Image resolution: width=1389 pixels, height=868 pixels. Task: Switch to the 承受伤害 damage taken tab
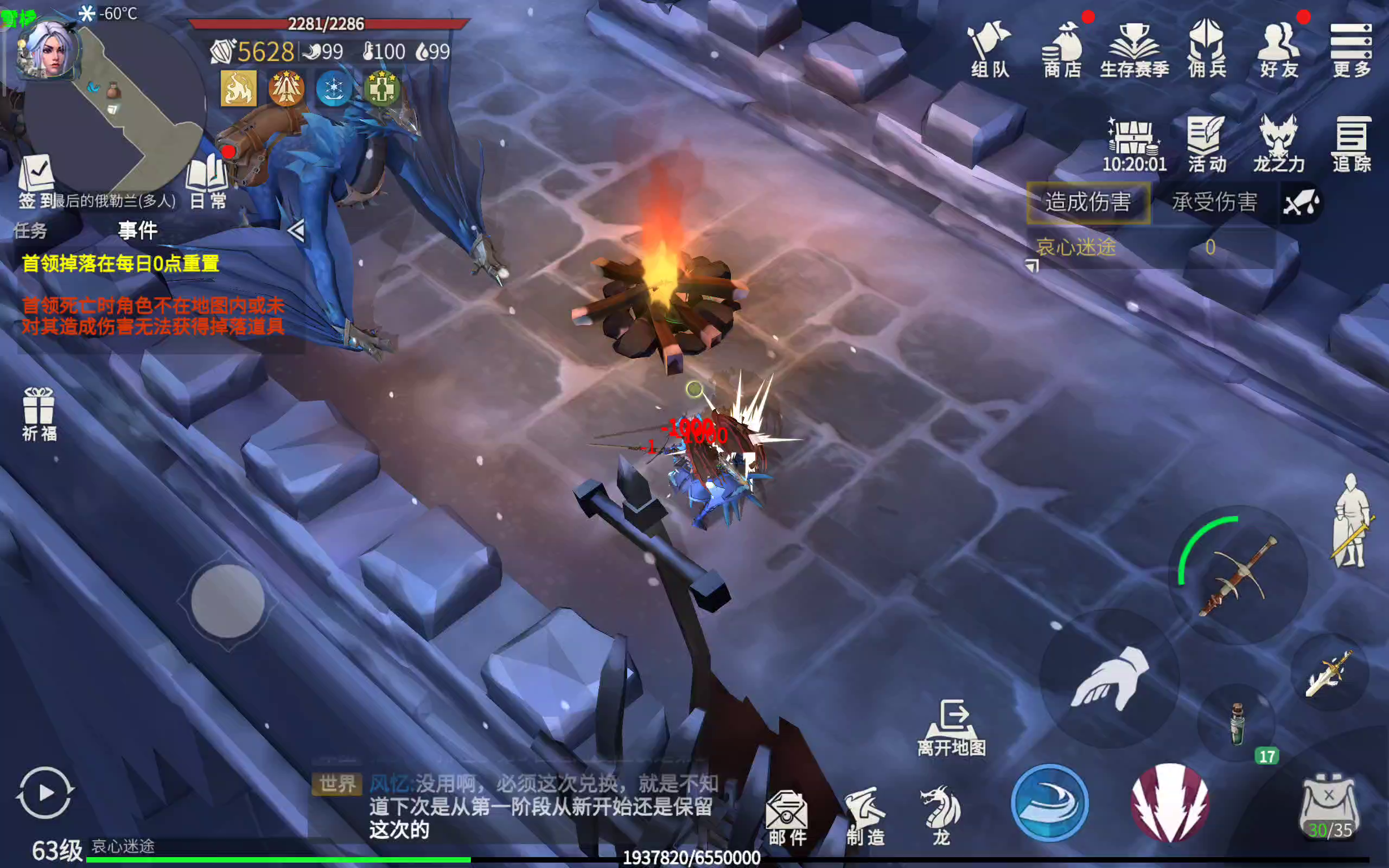pyautogui.click(x=1214, y=202)
